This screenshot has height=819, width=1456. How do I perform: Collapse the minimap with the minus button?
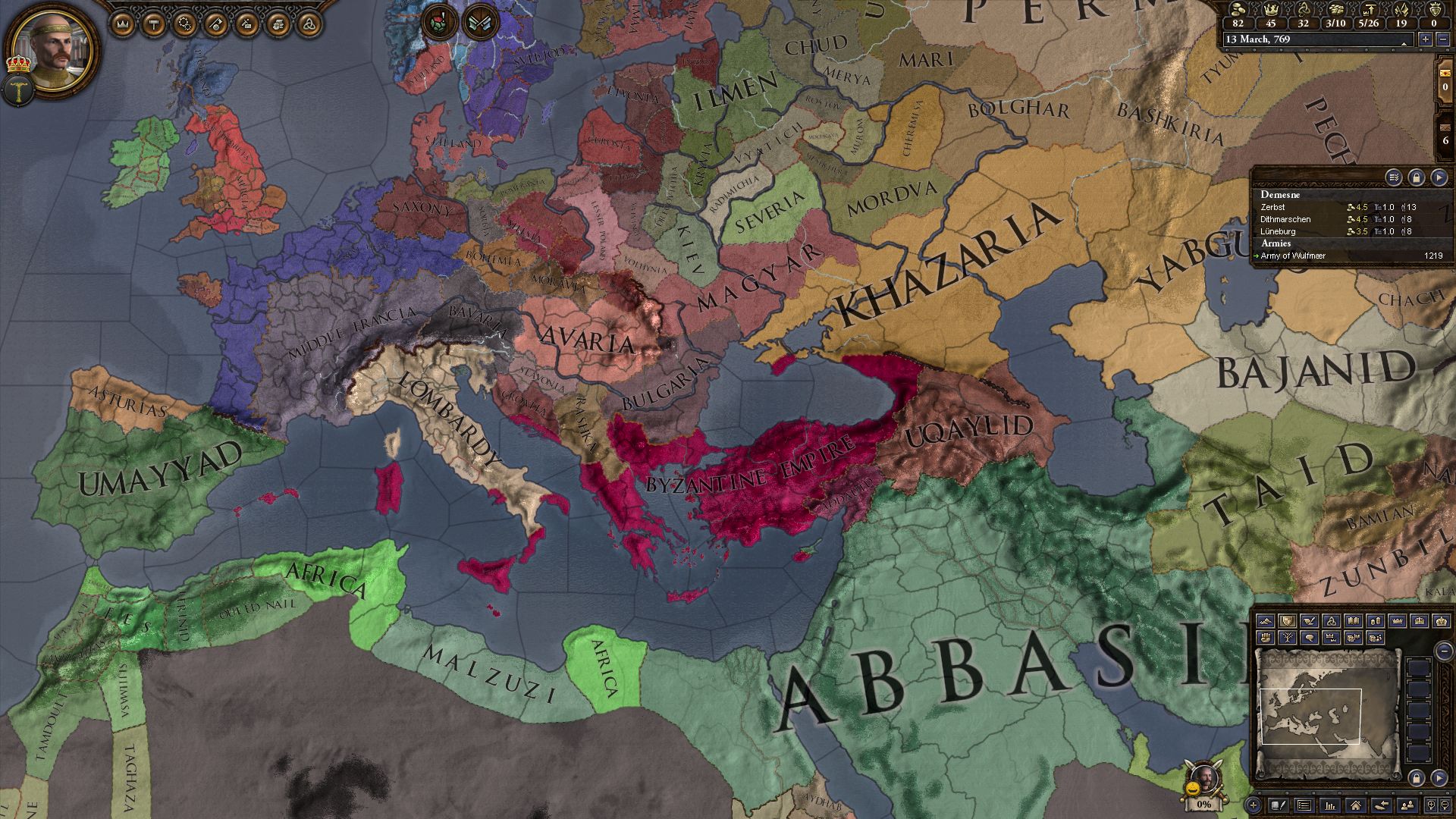tap(1442, 651)
